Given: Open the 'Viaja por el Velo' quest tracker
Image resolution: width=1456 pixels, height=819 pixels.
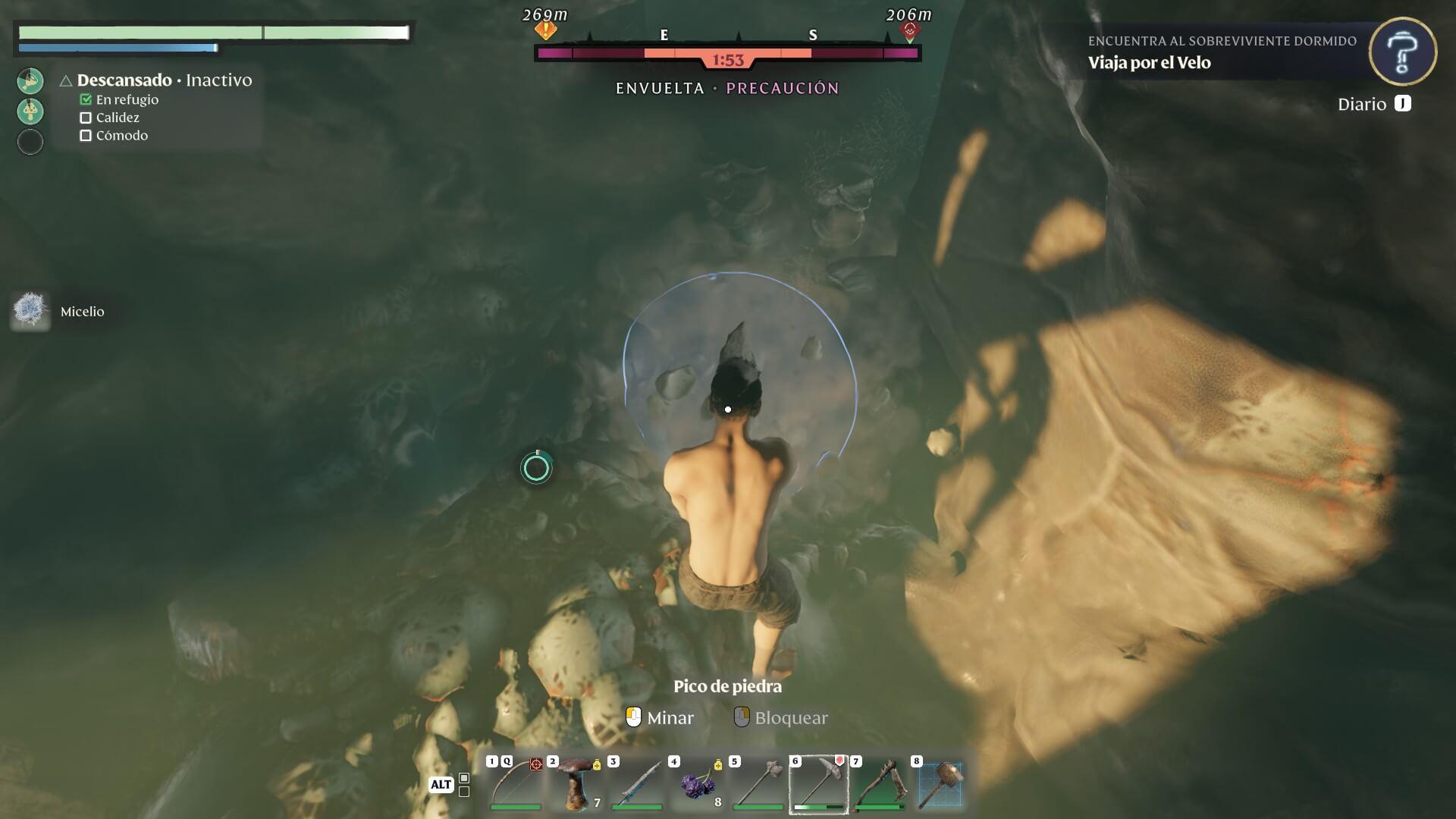Looking at the screenshot, I should 1149,63.
